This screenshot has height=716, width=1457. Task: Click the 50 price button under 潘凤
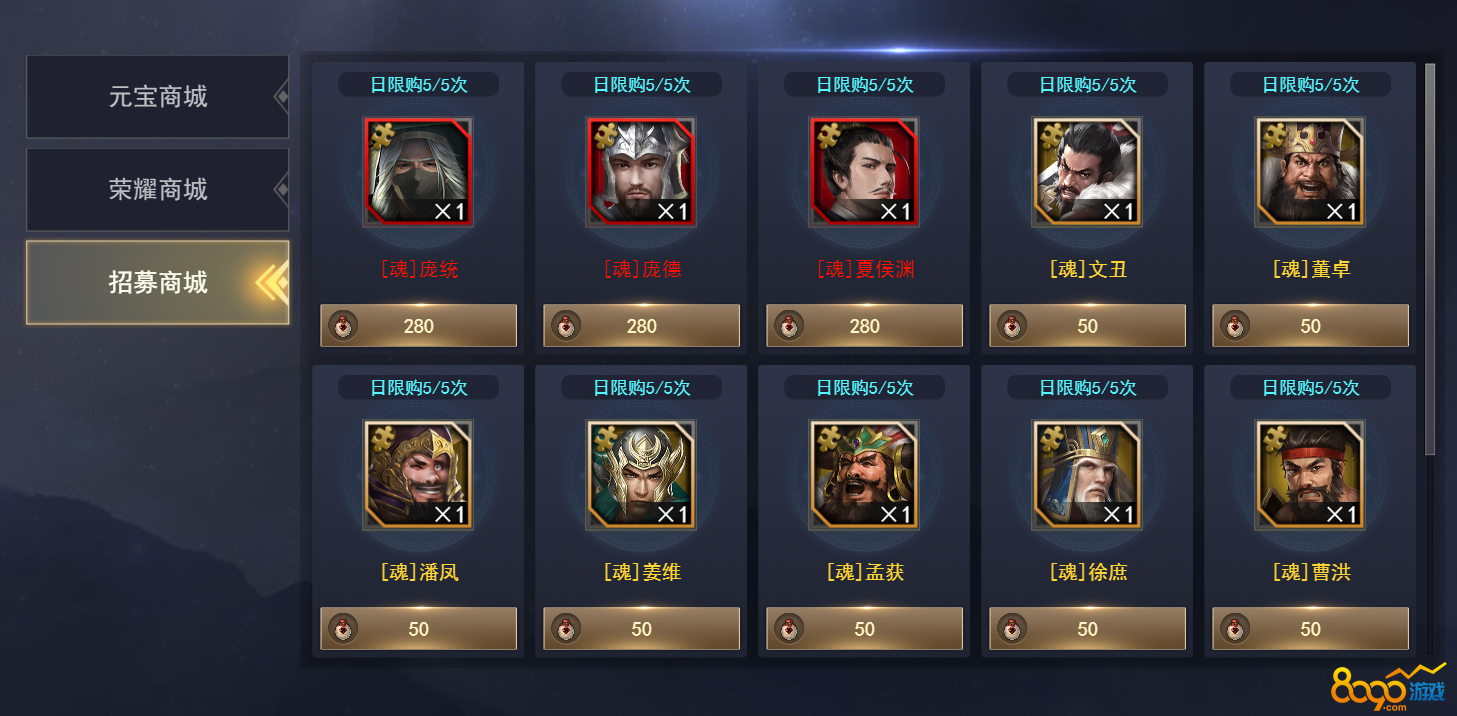click(418, 629)
